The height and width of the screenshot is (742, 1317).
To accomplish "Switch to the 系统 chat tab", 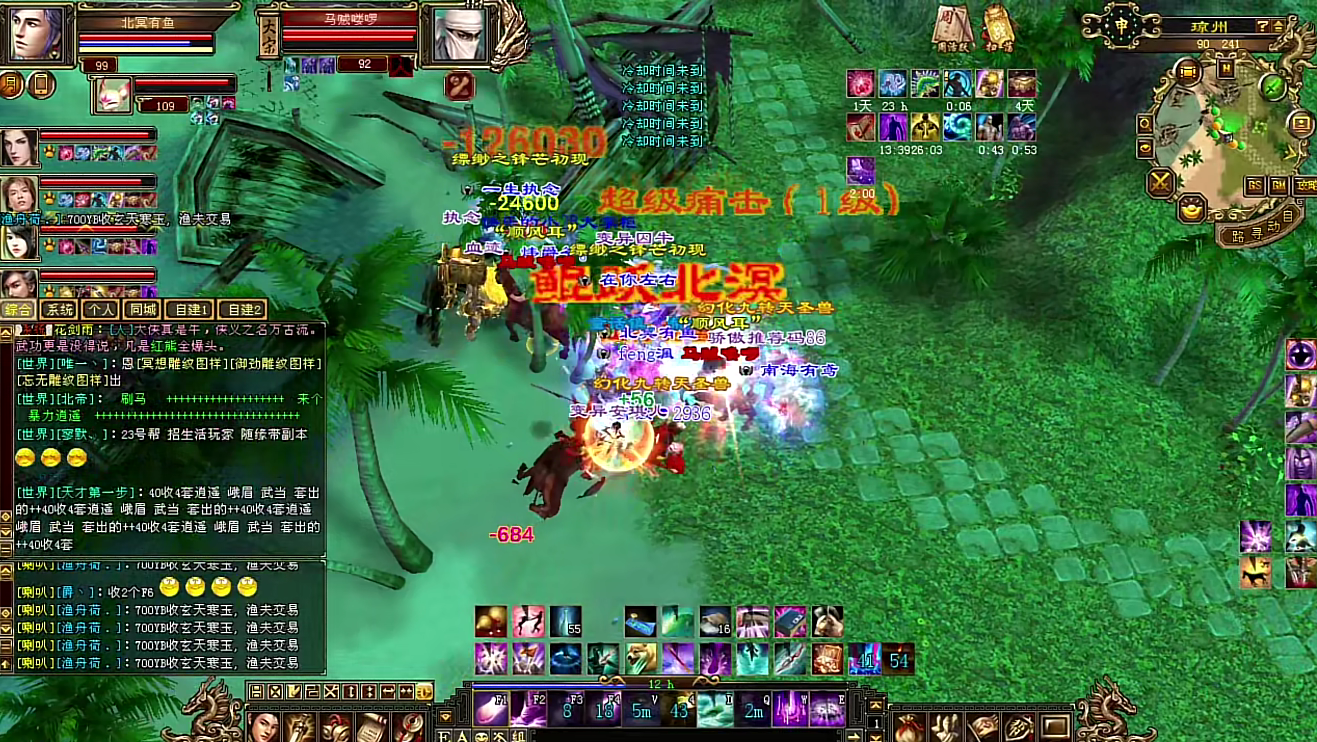I will (61, 310).
